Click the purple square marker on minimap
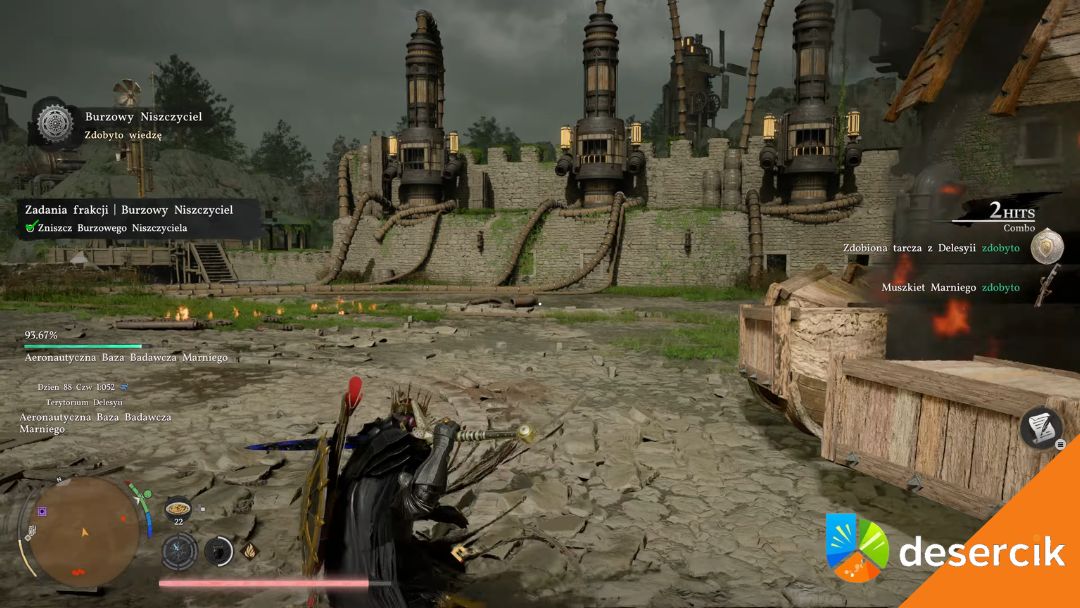 coord(42,511)
